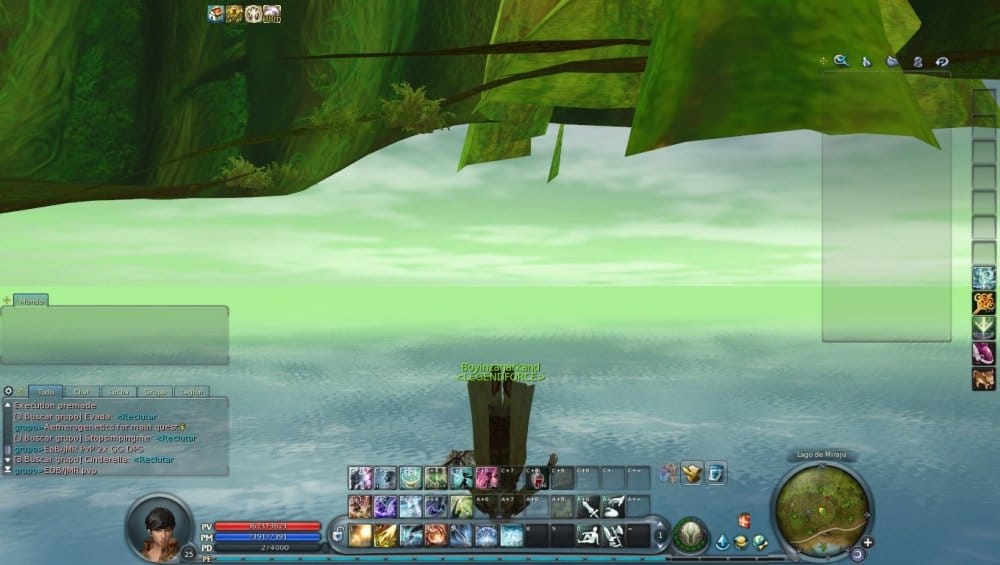This screenshot has width=1000, height=565.
Task: Select the Mundo channel tab
Action: point(30,300)
